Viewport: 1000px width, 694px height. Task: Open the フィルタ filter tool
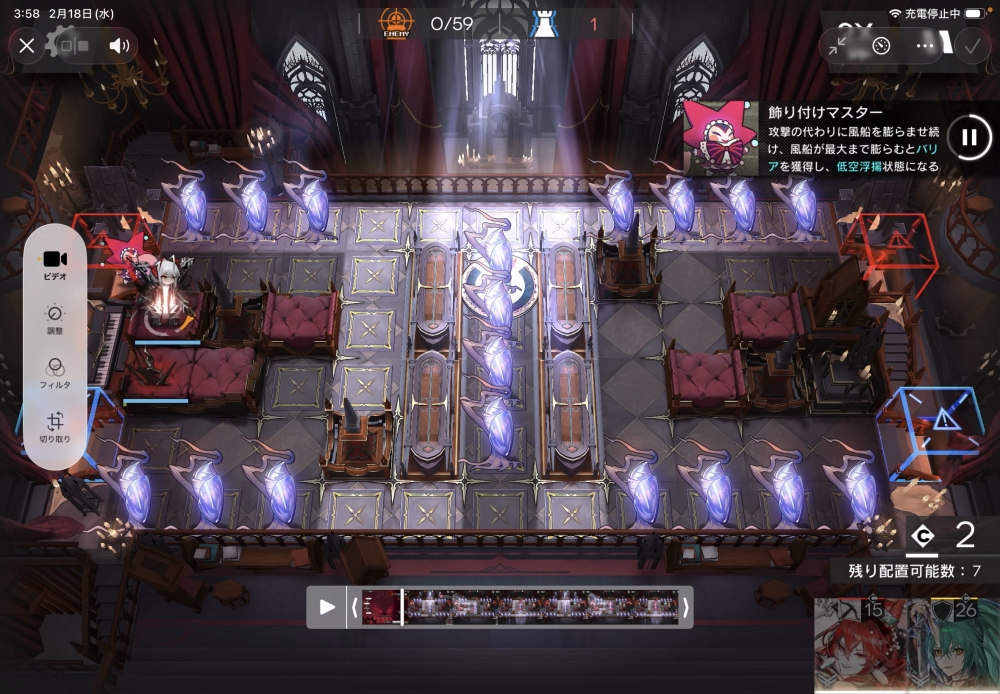click(55, 373)
